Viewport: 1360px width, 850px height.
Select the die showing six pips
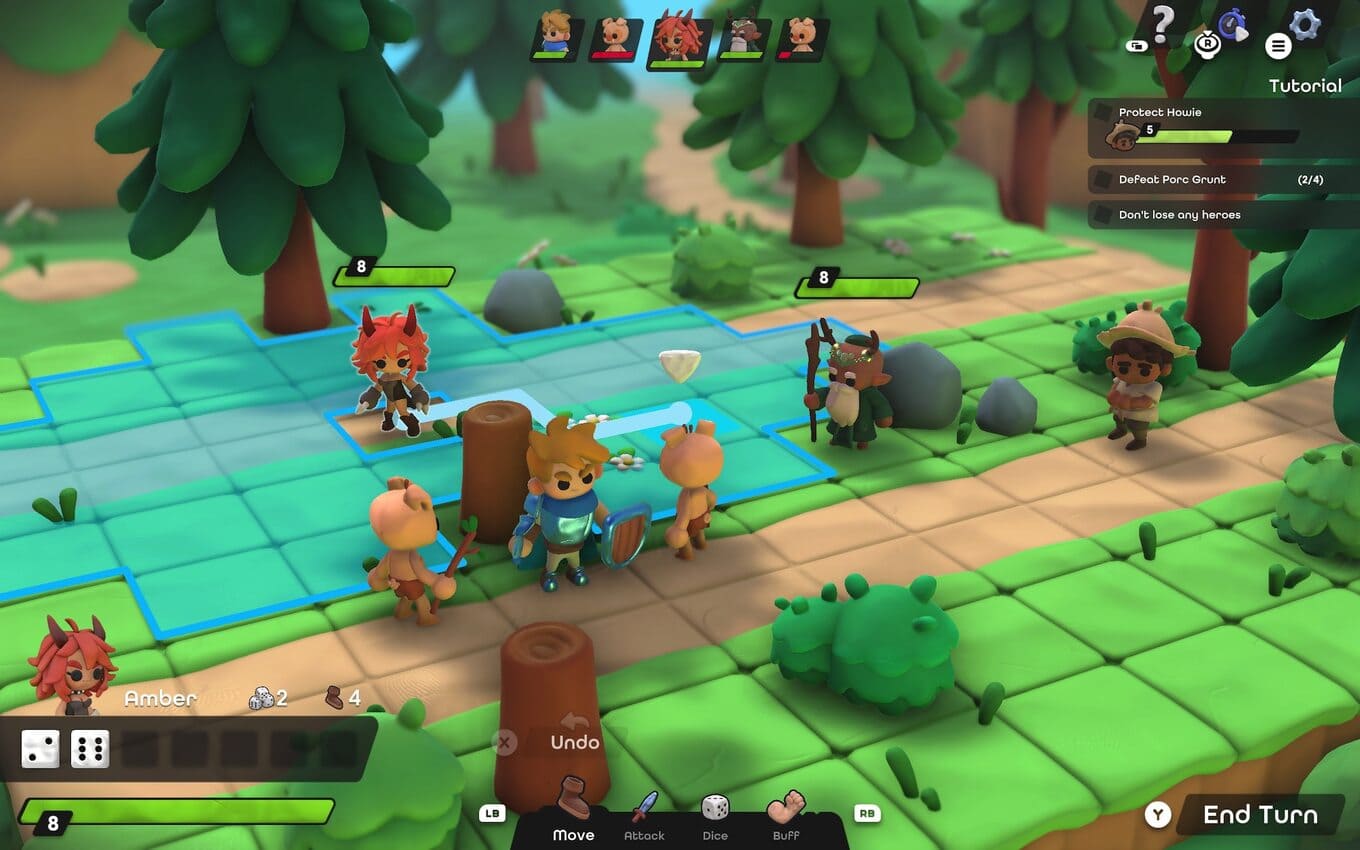point(90,749)
